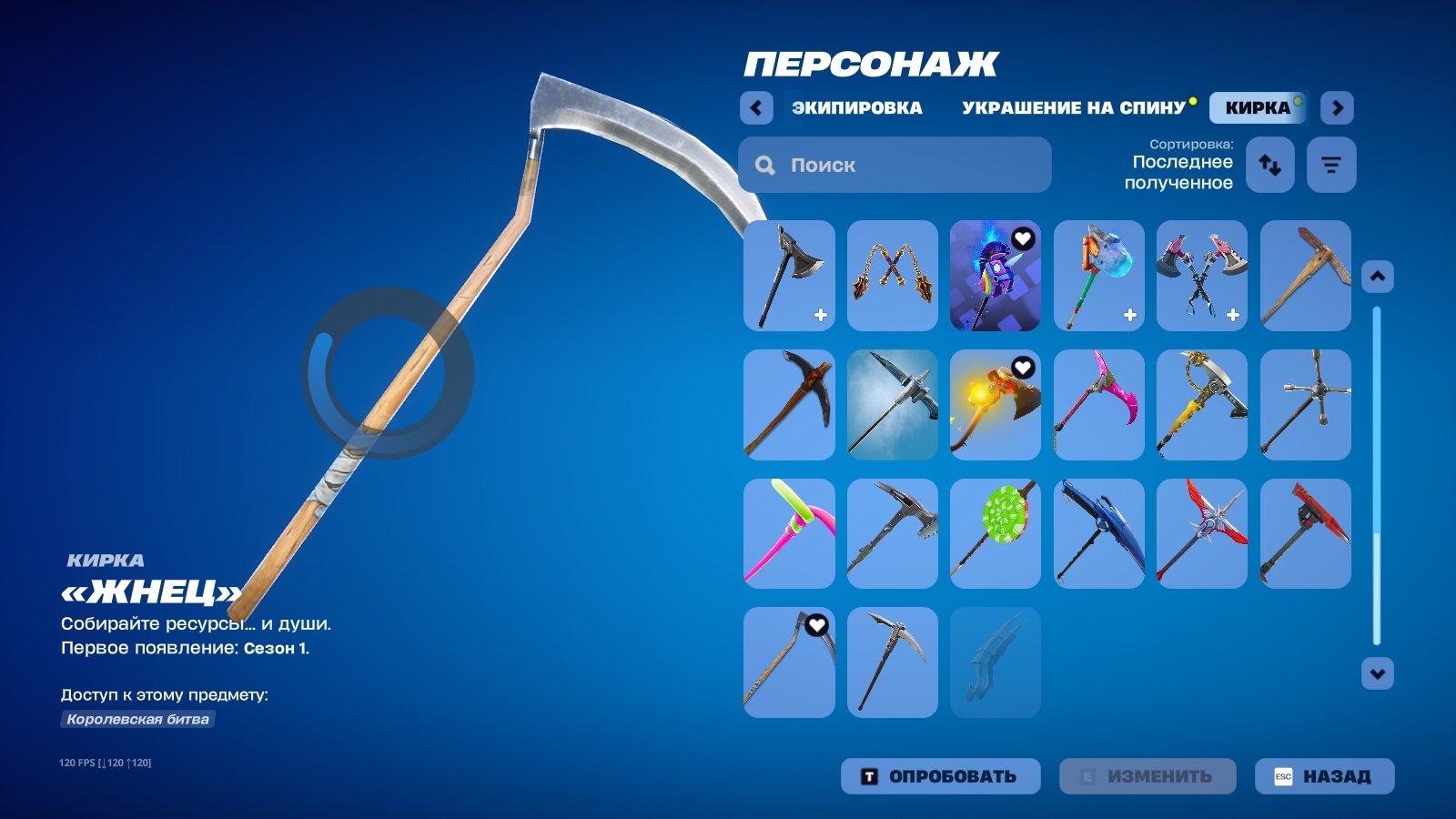Toggle the favorite heart on the wooden scythe item
The image size is (1456, 819).
817,623
